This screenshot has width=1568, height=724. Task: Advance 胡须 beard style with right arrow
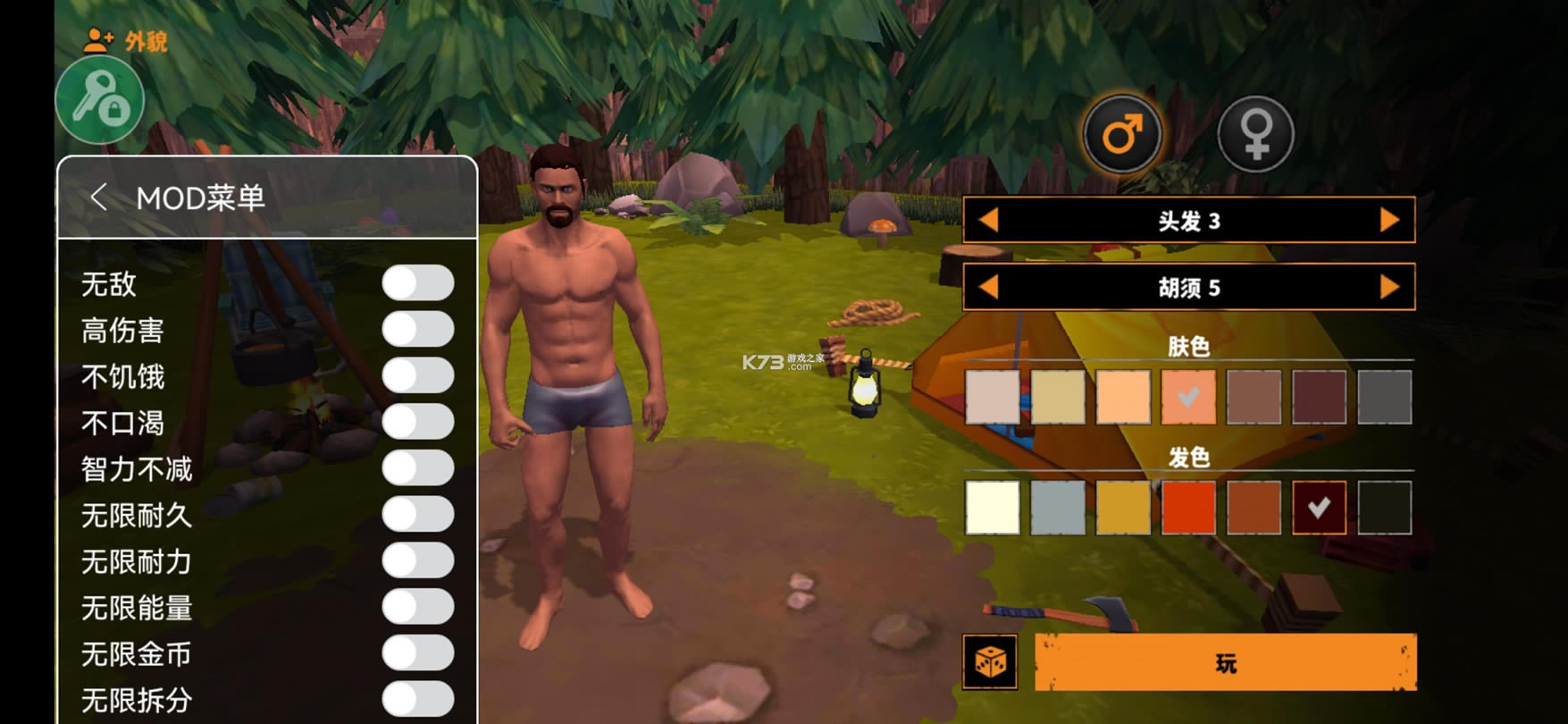point(1389,287)
